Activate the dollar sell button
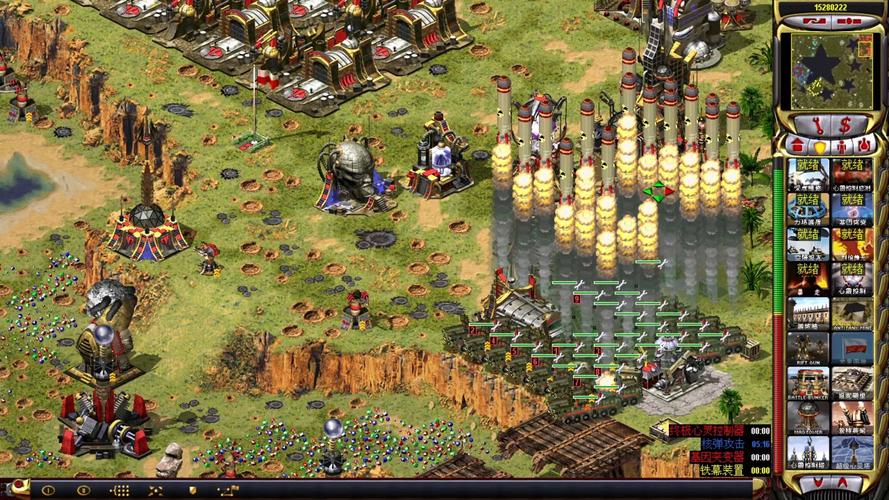This screenshot has height=500, width=889. coord(845,125)
